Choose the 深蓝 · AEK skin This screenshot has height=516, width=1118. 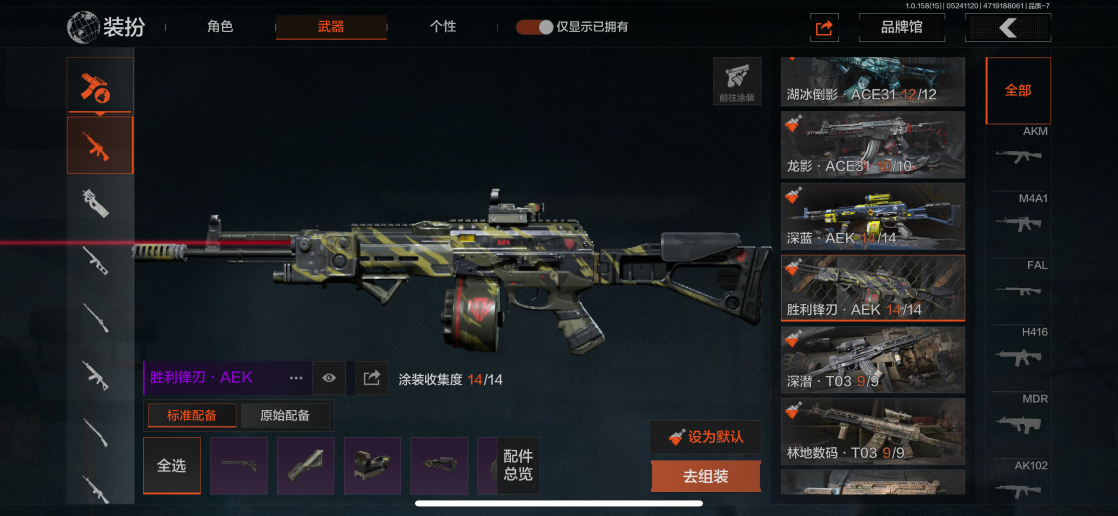[873, 216]
